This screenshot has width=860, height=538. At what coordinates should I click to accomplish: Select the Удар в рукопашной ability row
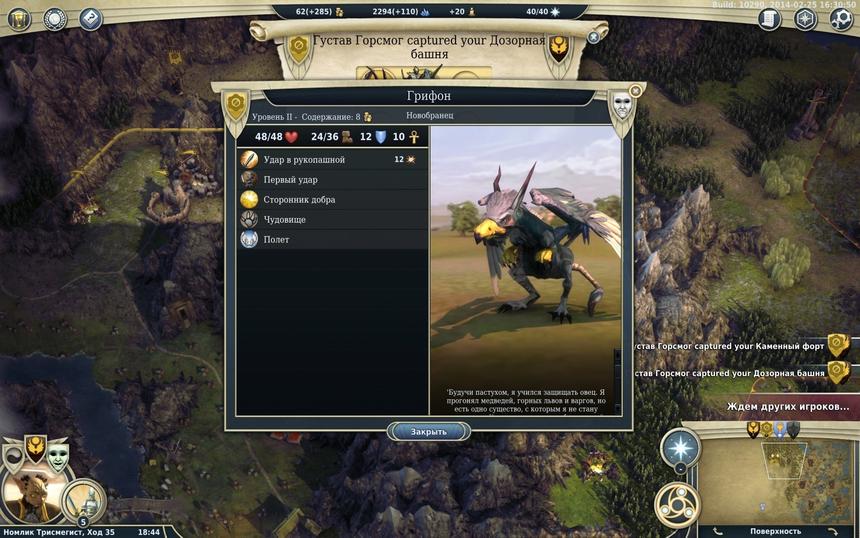(332, 159)
